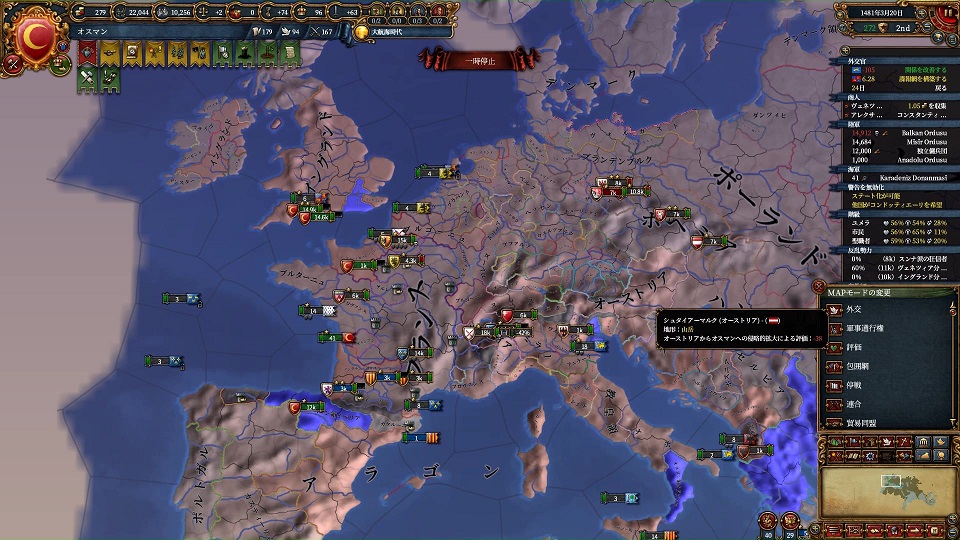Click the pause button next to the date
Screen dimensions: 960x540
[x=947, y=14]
